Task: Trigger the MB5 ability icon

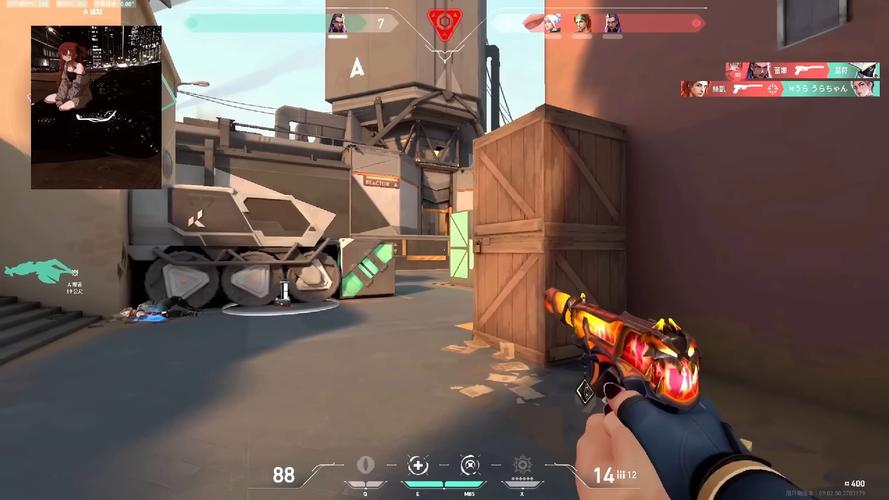Action: [x=470, y=466]
